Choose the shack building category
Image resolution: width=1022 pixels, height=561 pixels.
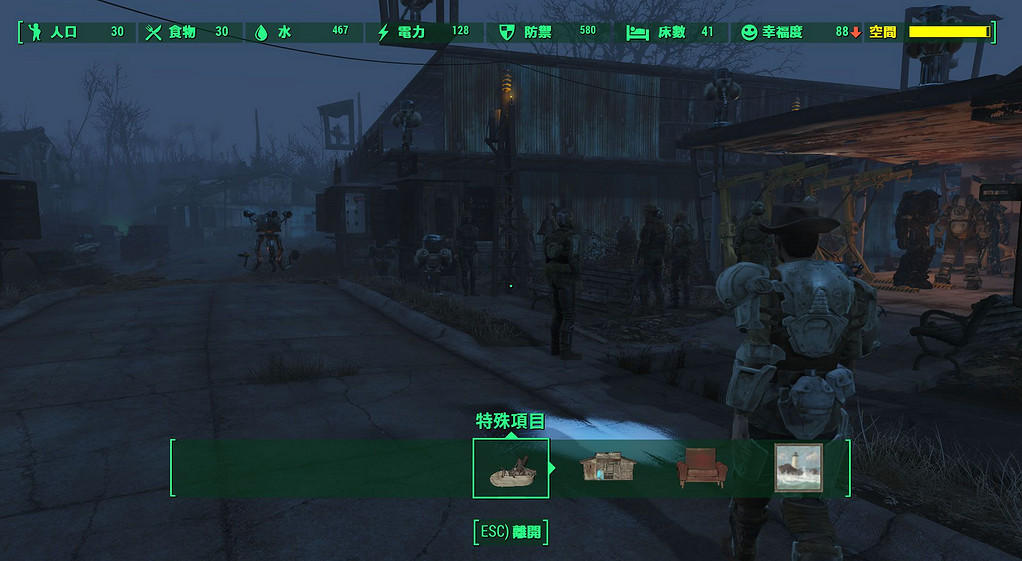[x=609, y=468]
